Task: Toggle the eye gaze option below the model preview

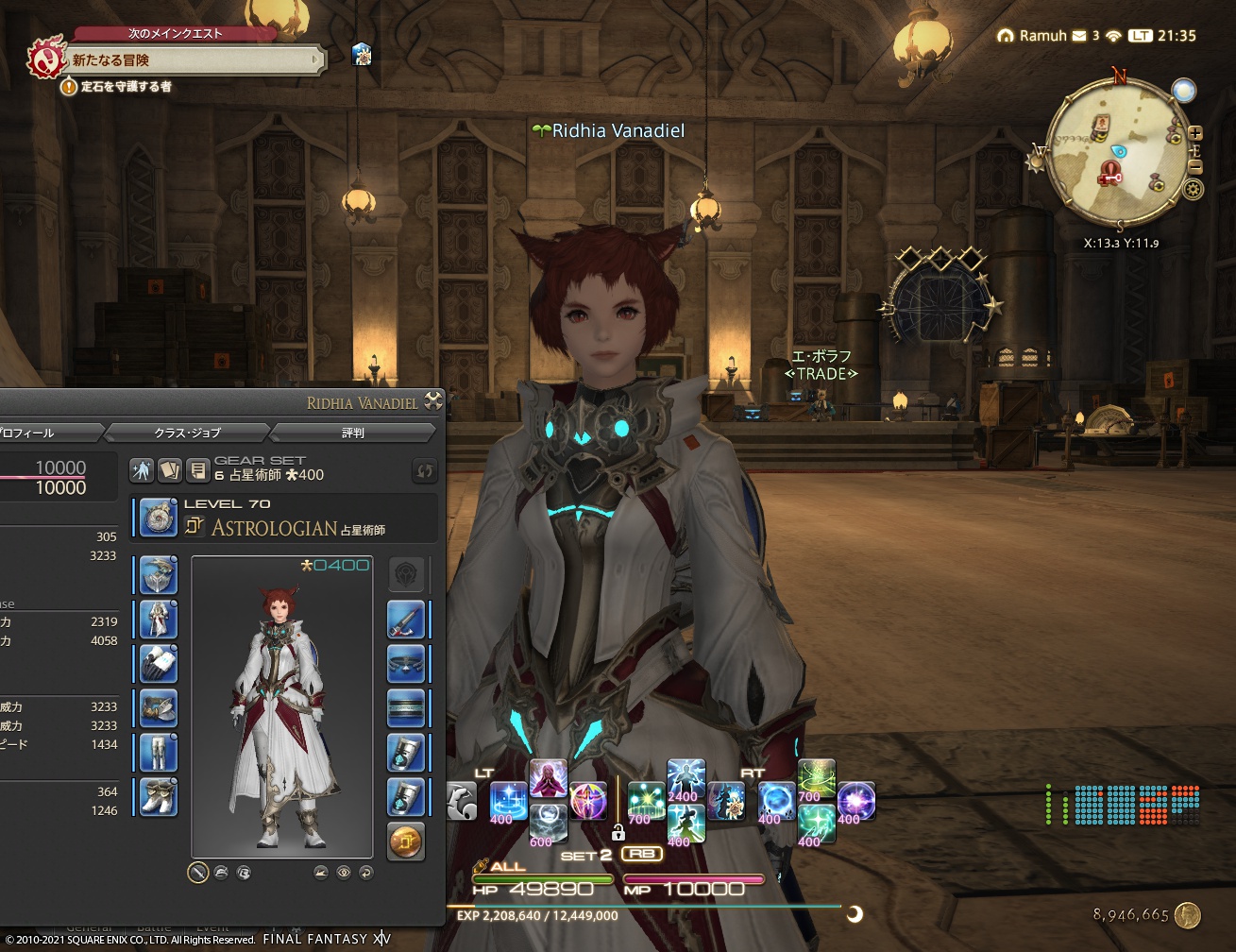Action: pyautogui.click(x=345, y=873)
